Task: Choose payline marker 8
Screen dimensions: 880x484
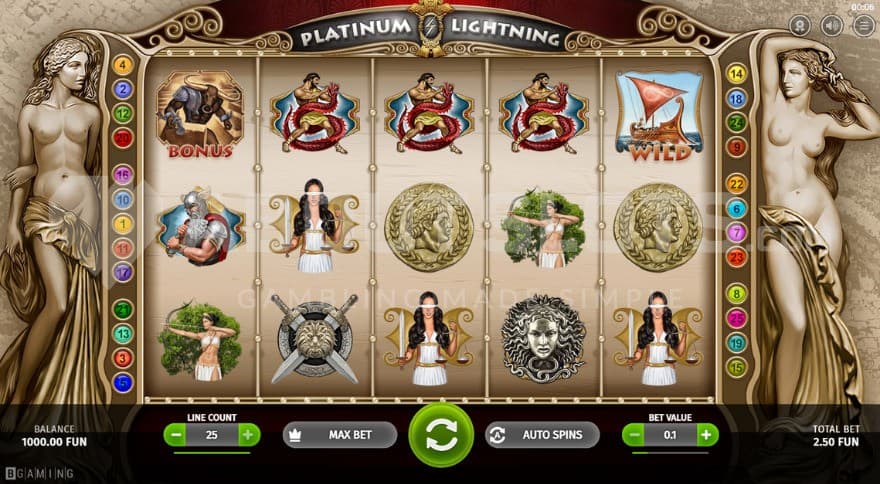Action: [737, 294]
